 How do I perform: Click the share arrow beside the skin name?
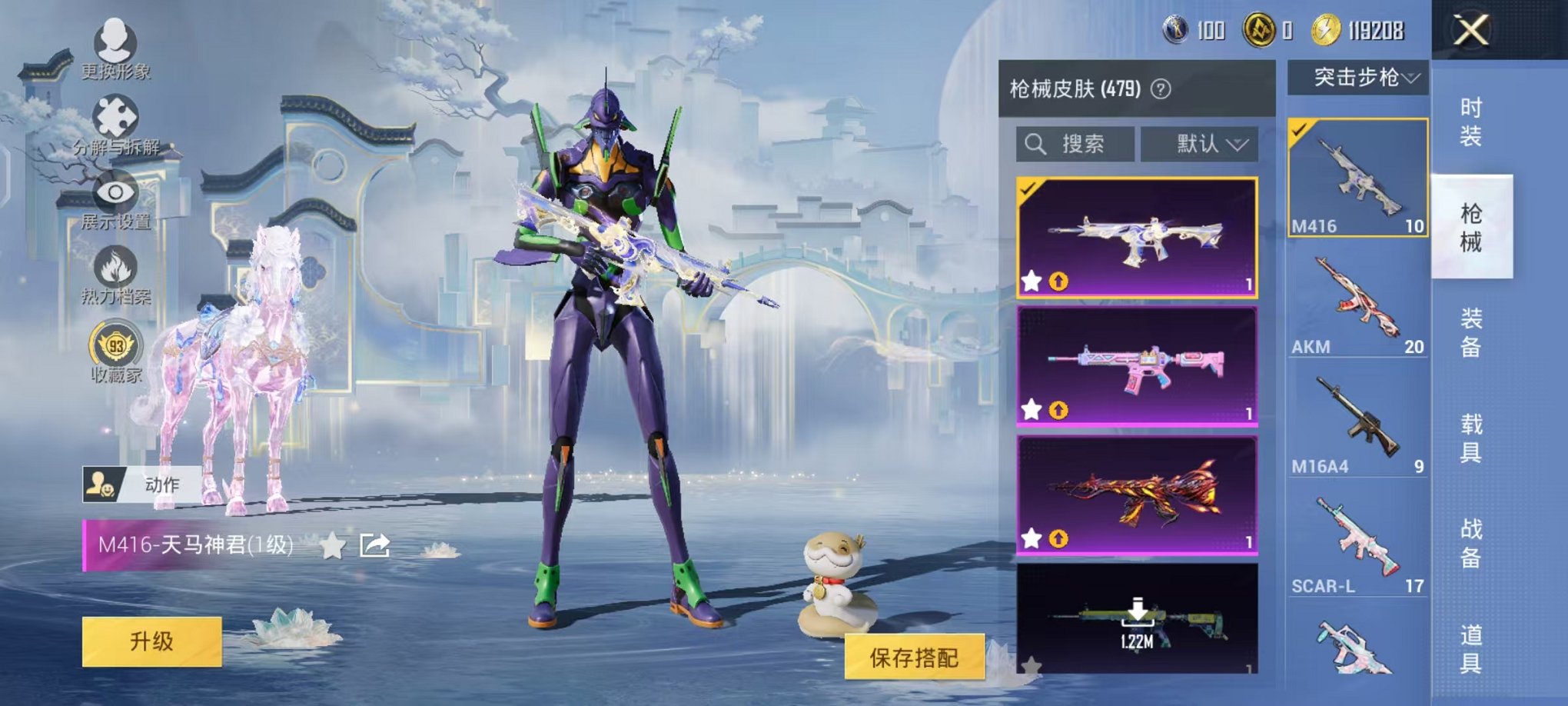pyautogui.click(x=375, y=545)
